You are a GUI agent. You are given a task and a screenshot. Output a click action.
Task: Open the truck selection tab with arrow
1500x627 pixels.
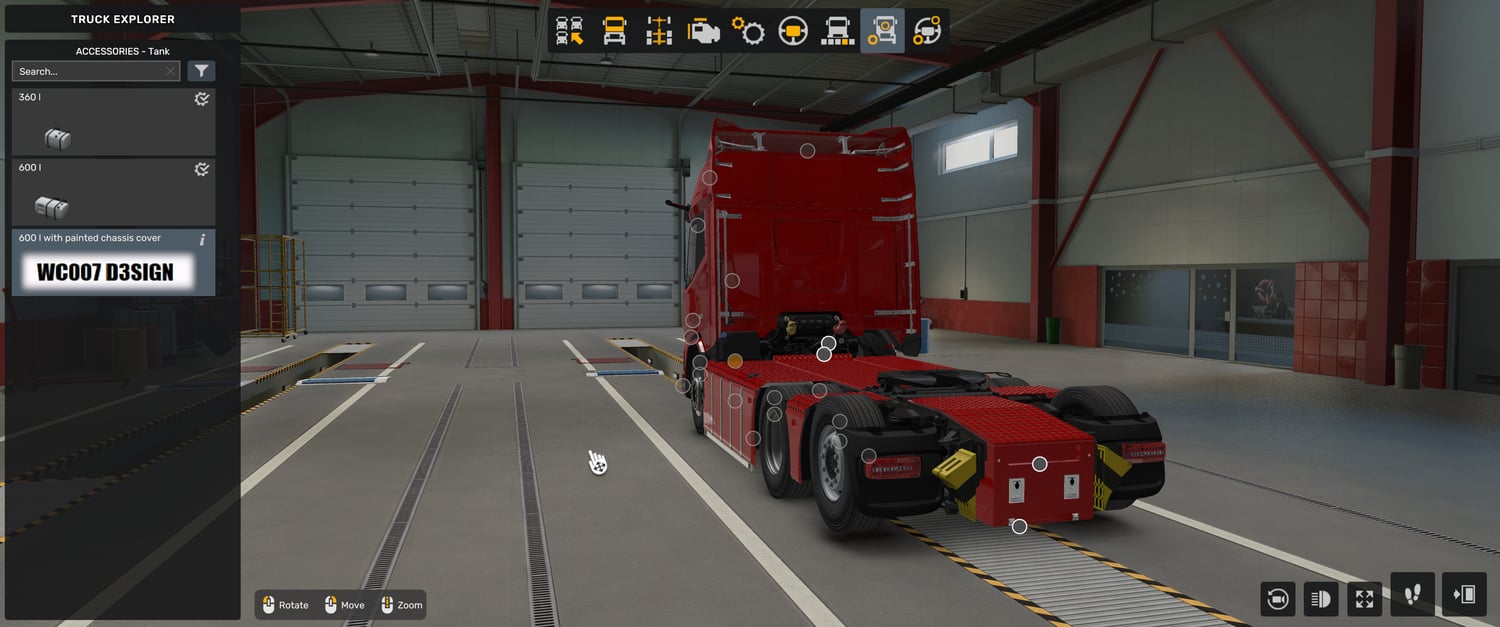tap(570, 31)
